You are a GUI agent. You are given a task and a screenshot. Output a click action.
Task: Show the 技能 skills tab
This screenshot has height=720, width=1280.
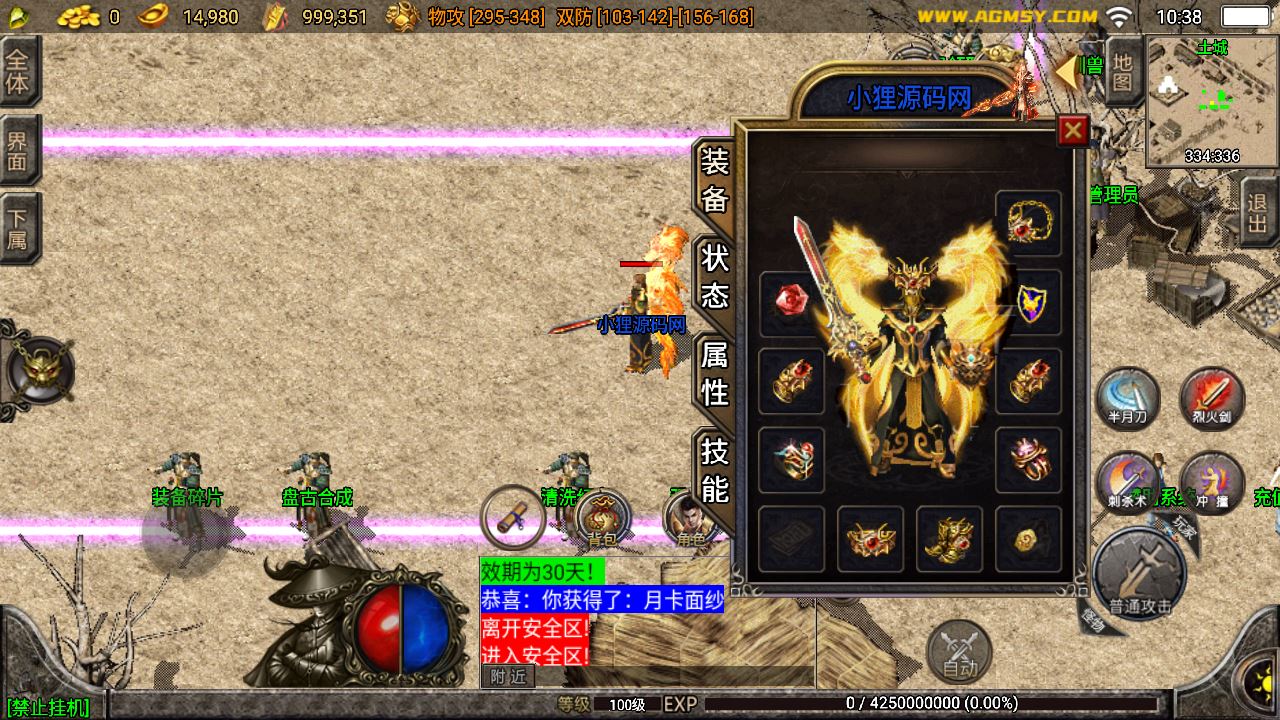click(715, 471)
